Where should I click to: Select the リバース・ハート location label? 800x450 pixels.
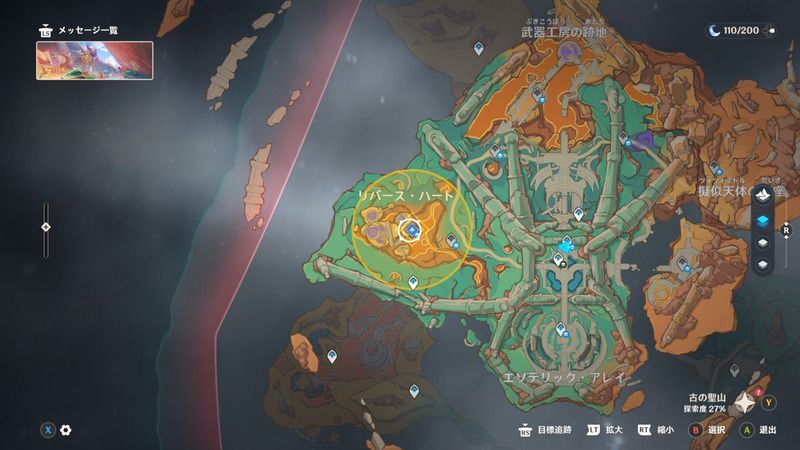[406, 193]
